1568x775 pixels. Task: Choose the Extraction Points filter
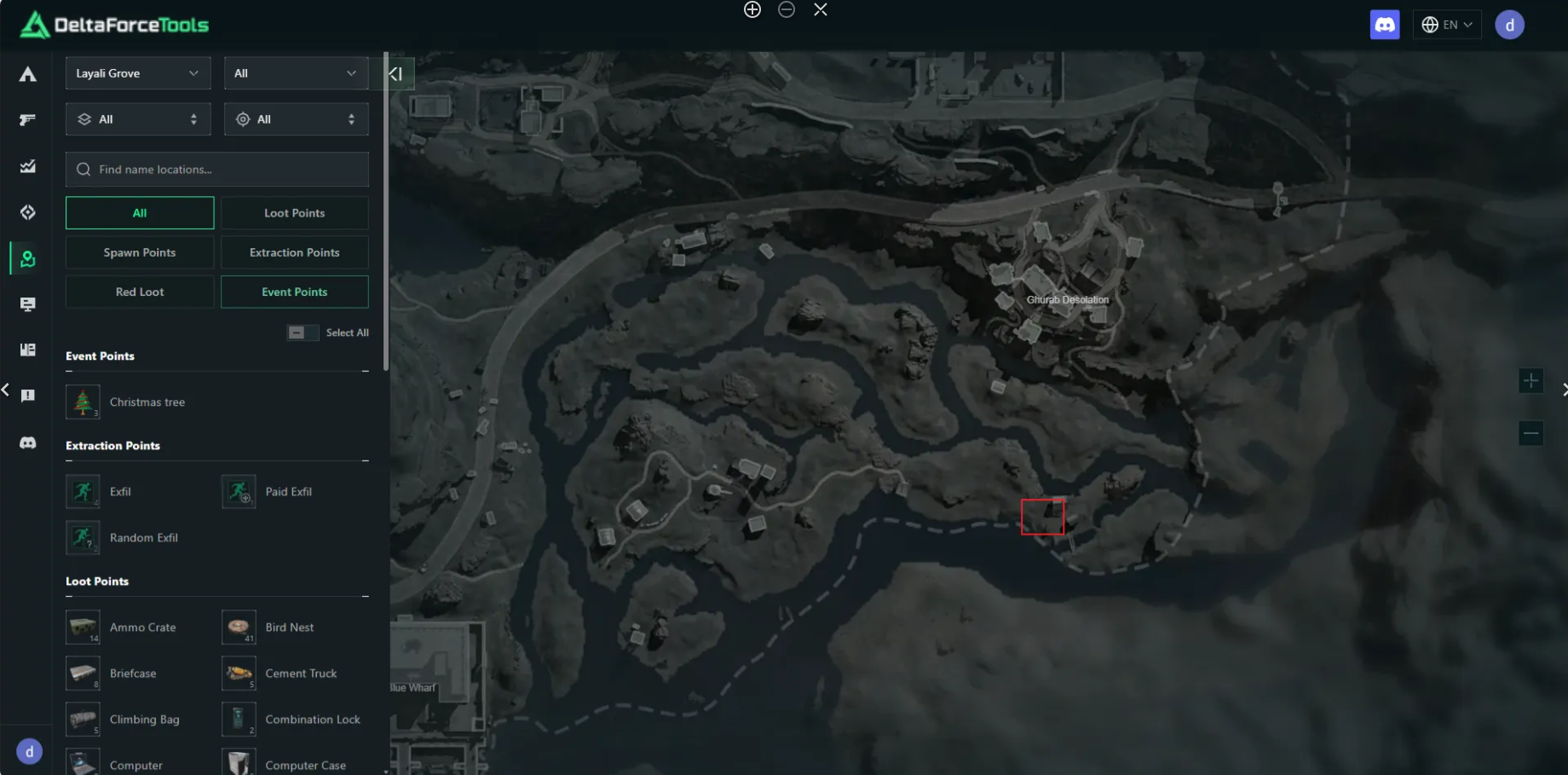click(x=294, y=252)
